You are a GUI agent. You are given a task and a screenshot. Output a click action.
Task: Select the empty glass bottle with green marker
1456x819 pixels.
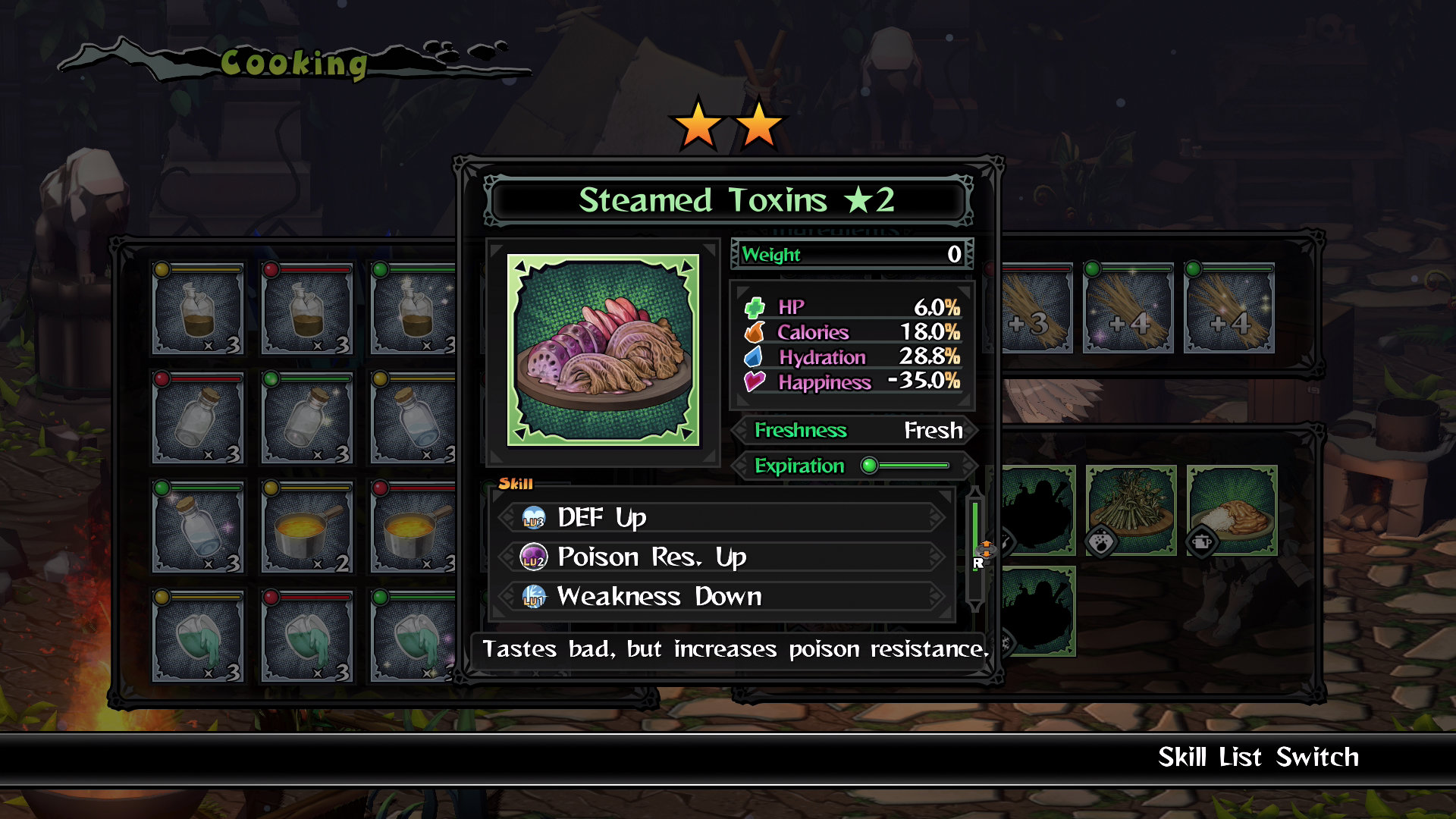(307, 418)
